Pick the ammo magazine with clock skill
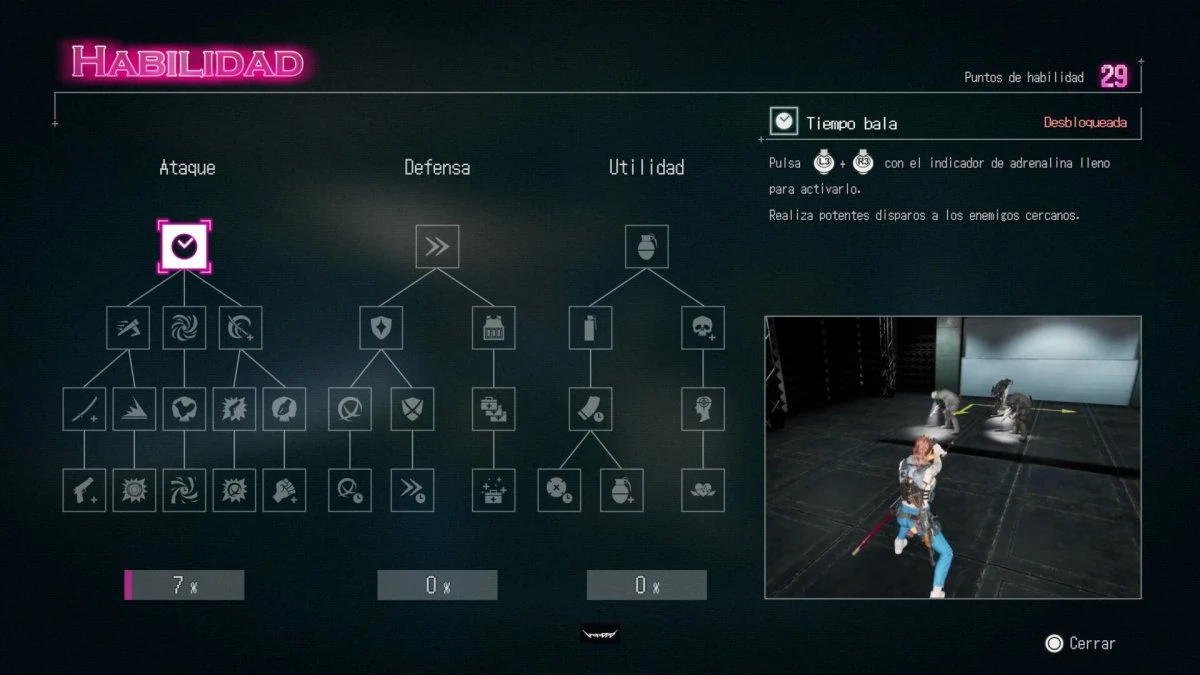 [590, 409]
